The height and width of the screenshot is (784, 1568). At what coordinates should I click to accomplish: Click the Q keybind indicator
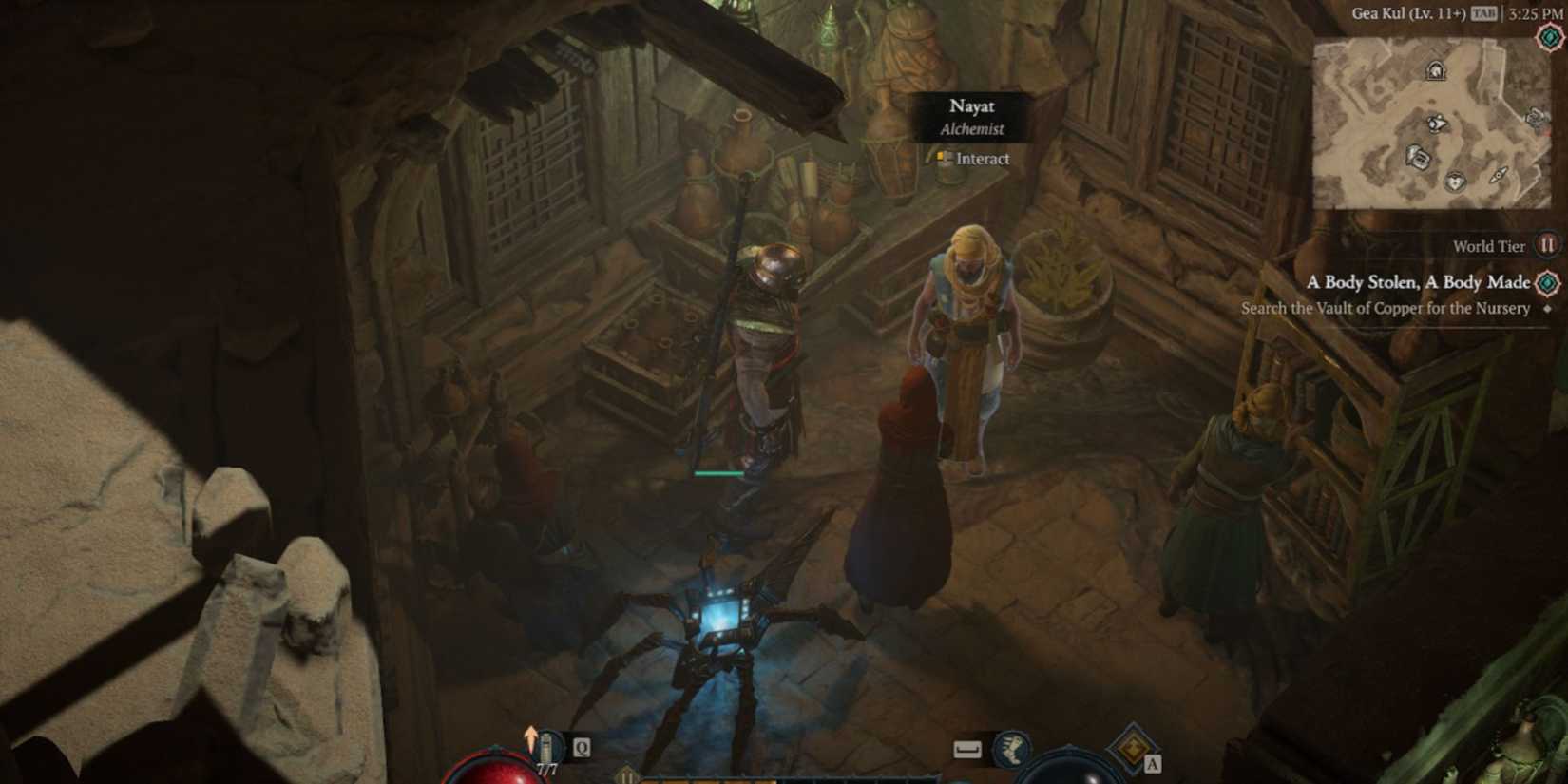[581, 748]
